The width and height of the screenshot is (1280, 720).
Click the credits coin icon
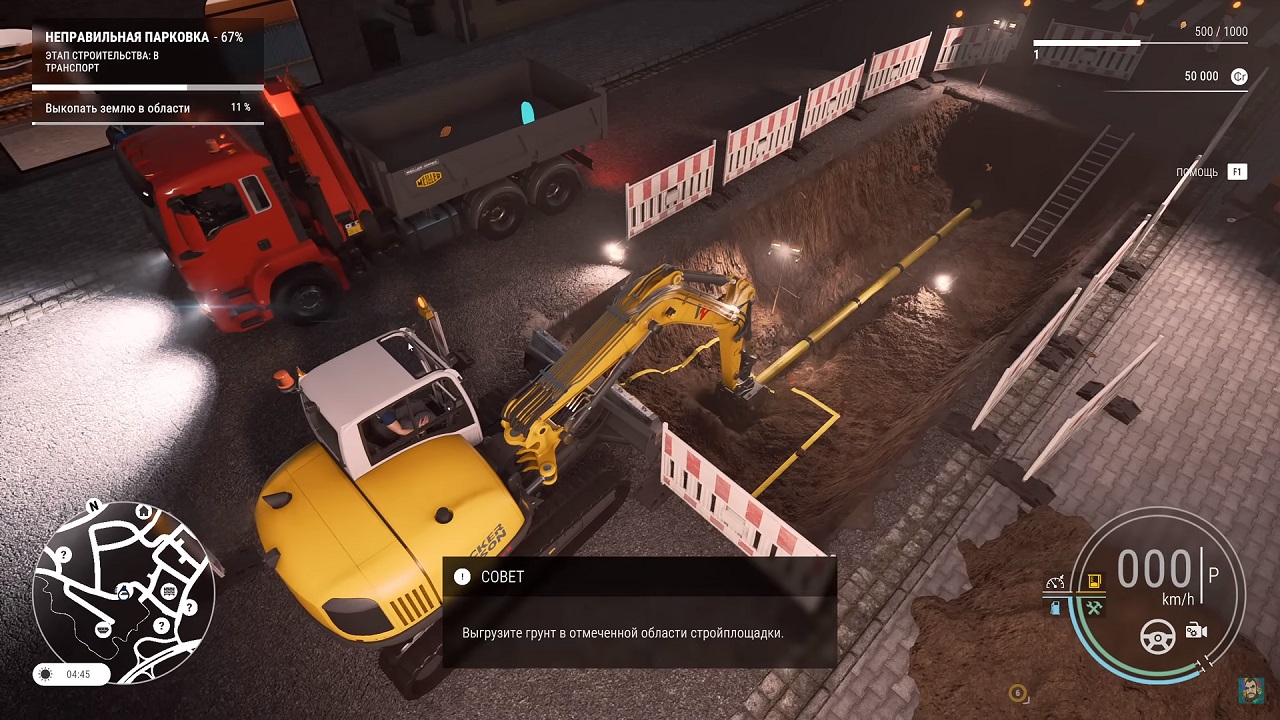pyautogui.click(x=1239, y=76)
